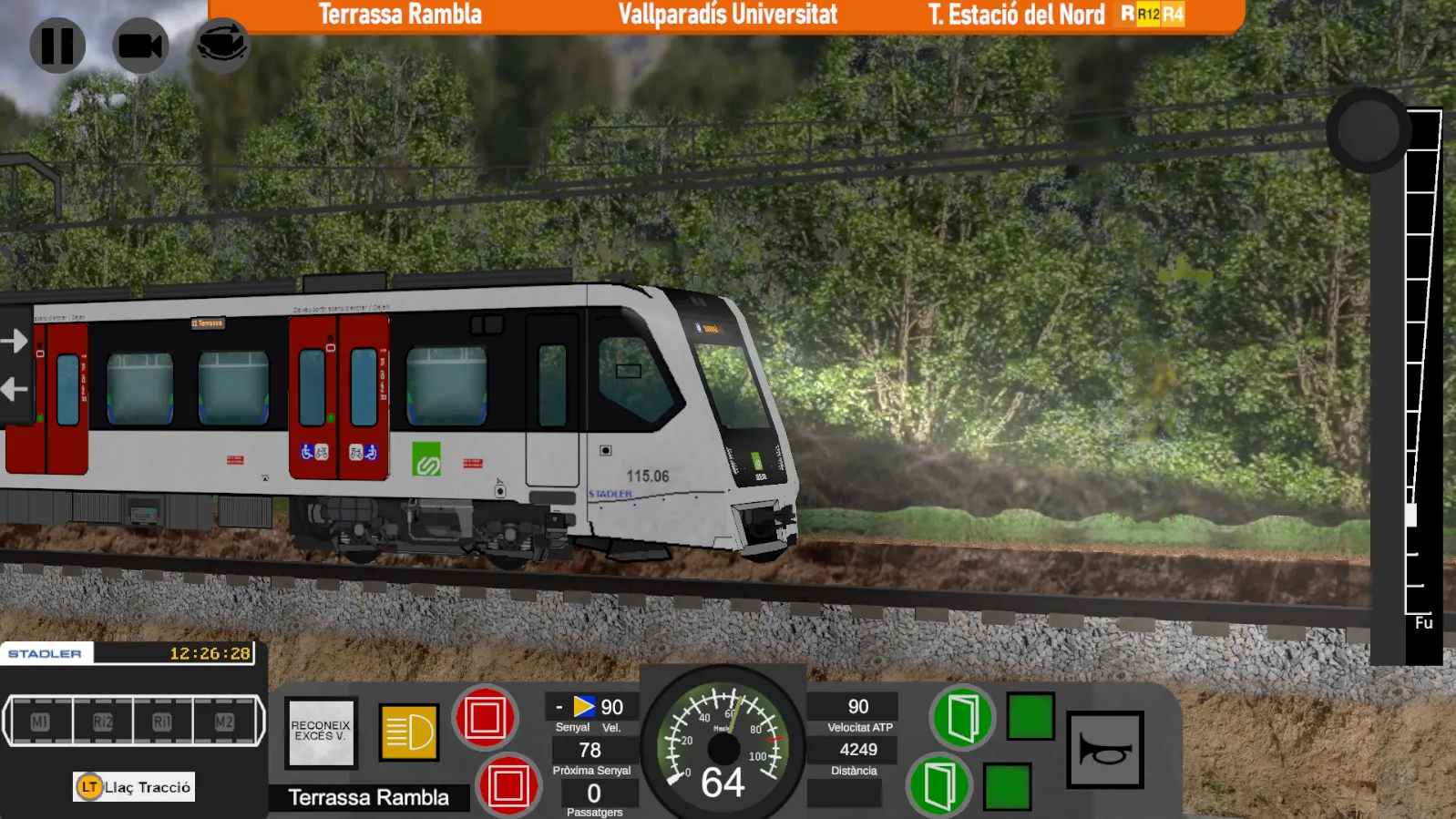The height and width of the screenshot is (819, 1456).
Task: Select the Ri1 car in the train diagram
Action: [162, 722]
